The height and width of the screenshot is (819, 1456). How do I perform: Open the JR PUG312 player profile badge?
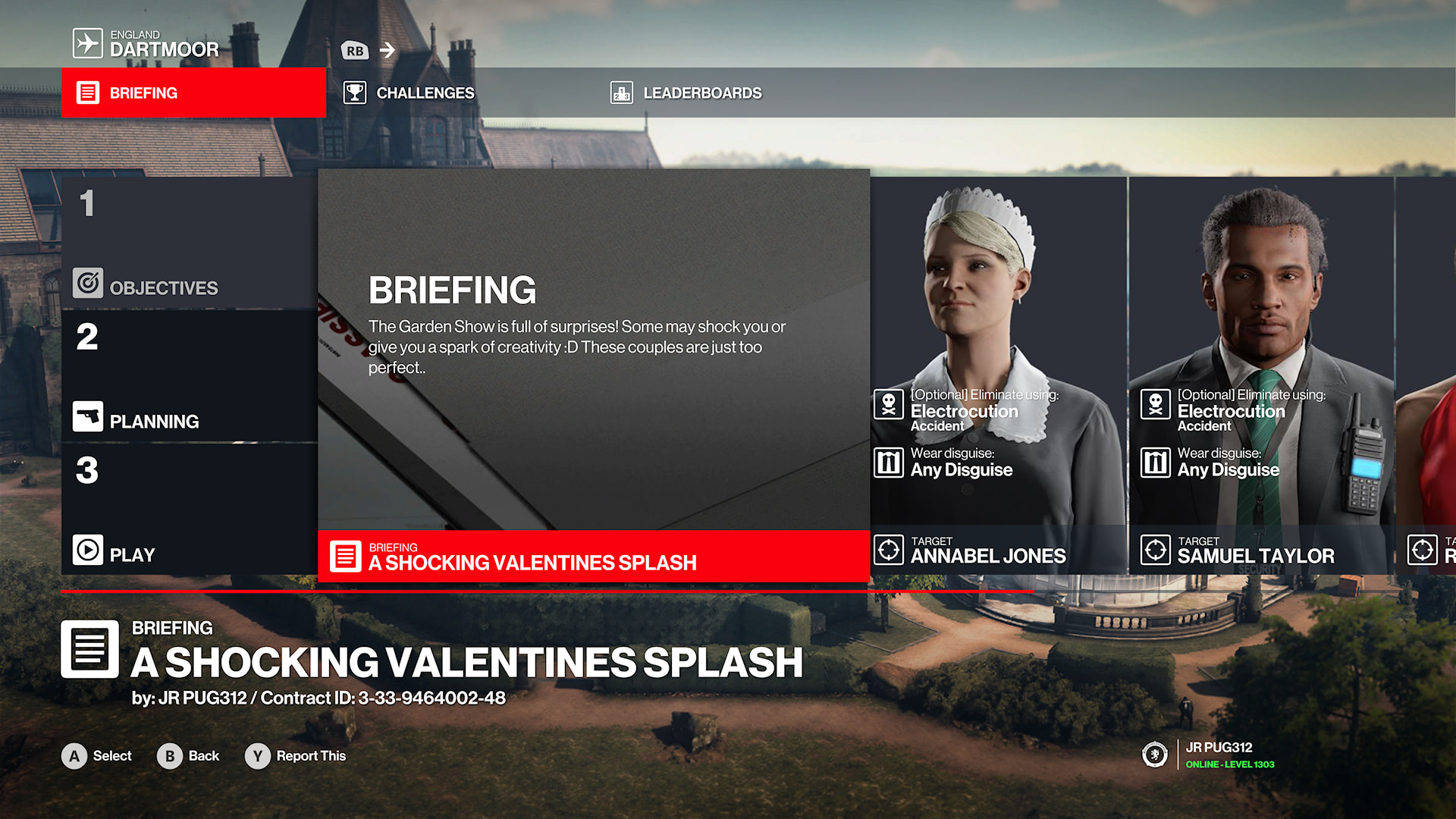1210,755
